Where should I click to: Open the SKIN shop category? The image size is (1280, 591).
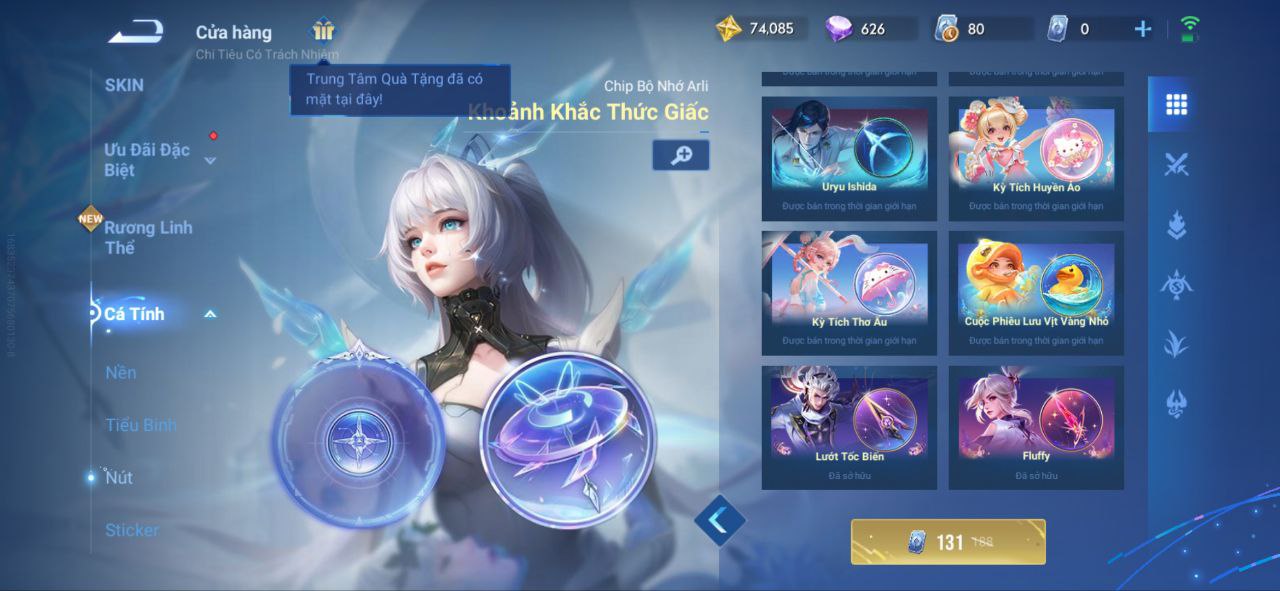124,85
